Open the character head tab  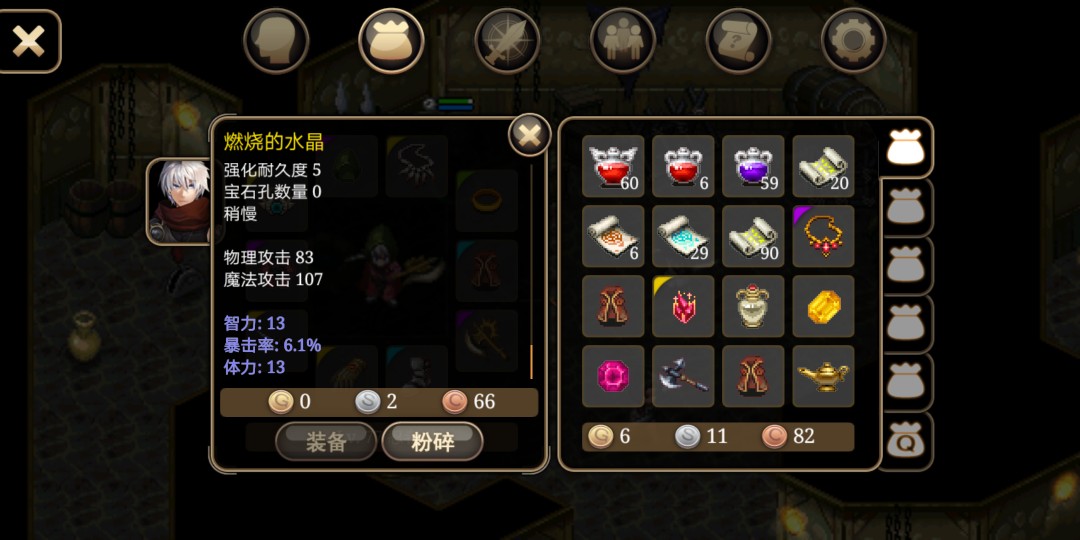coord(276,41)
